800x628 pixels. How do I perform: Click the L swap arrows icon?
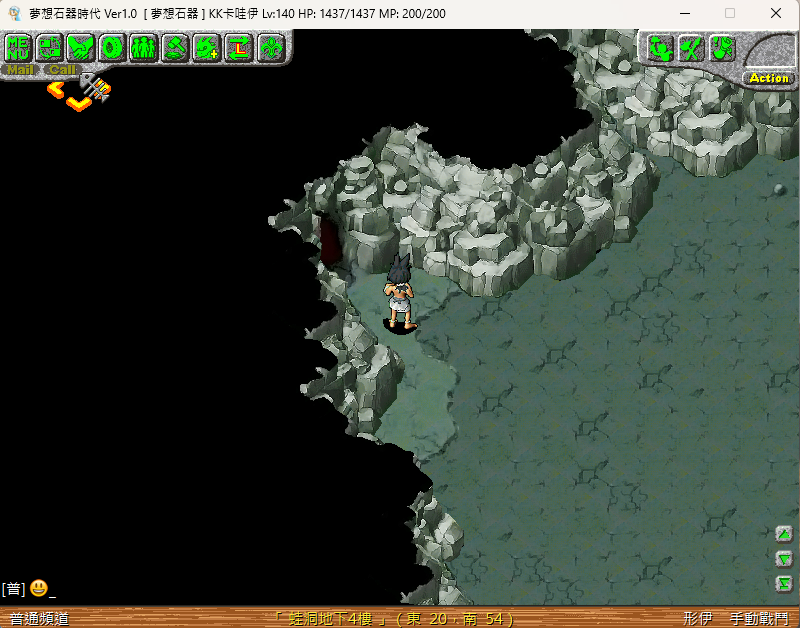238,47
